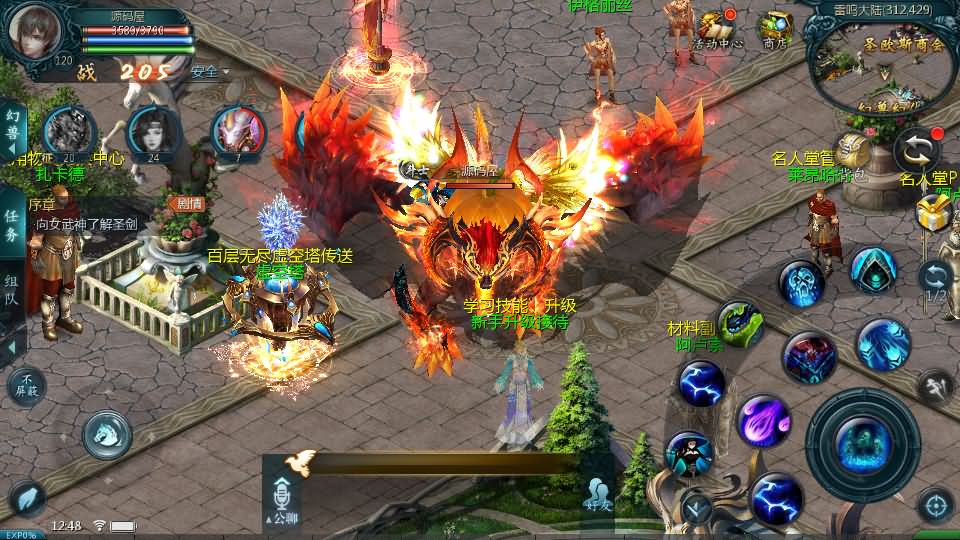Tap the crosshair target-lock button

934,505
